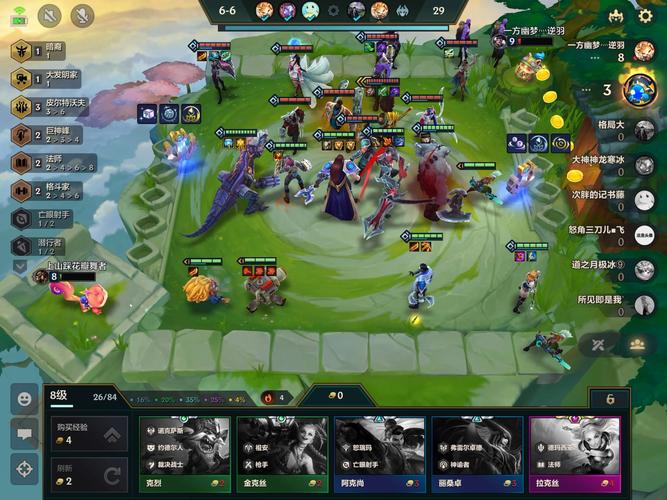Open the crossed swords combat panel button

pyautogui.click(x=600, y=345)
